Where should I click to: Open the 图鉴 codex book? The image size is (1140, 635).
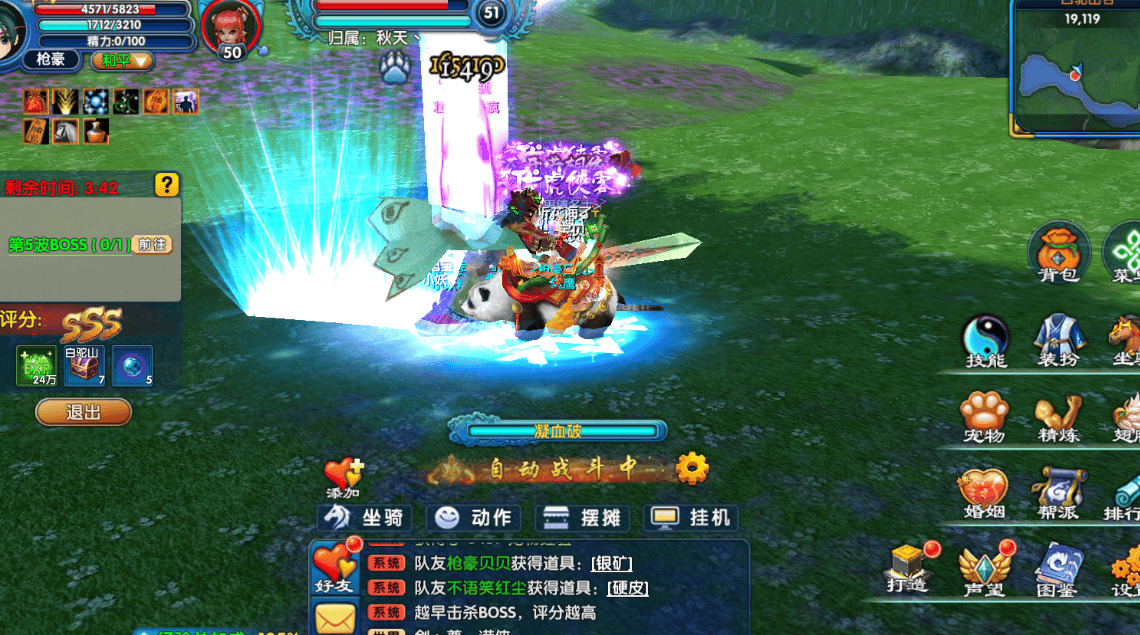coord(1056,568)
